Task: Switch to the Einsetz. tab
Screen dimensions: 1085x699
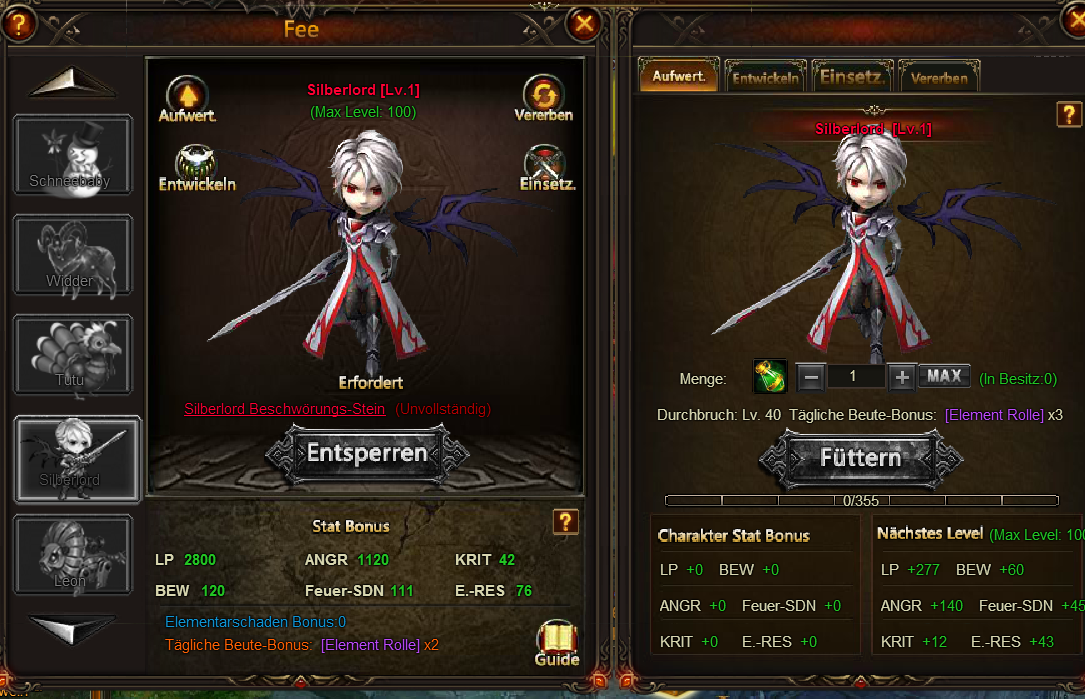Action: [852, 77]
